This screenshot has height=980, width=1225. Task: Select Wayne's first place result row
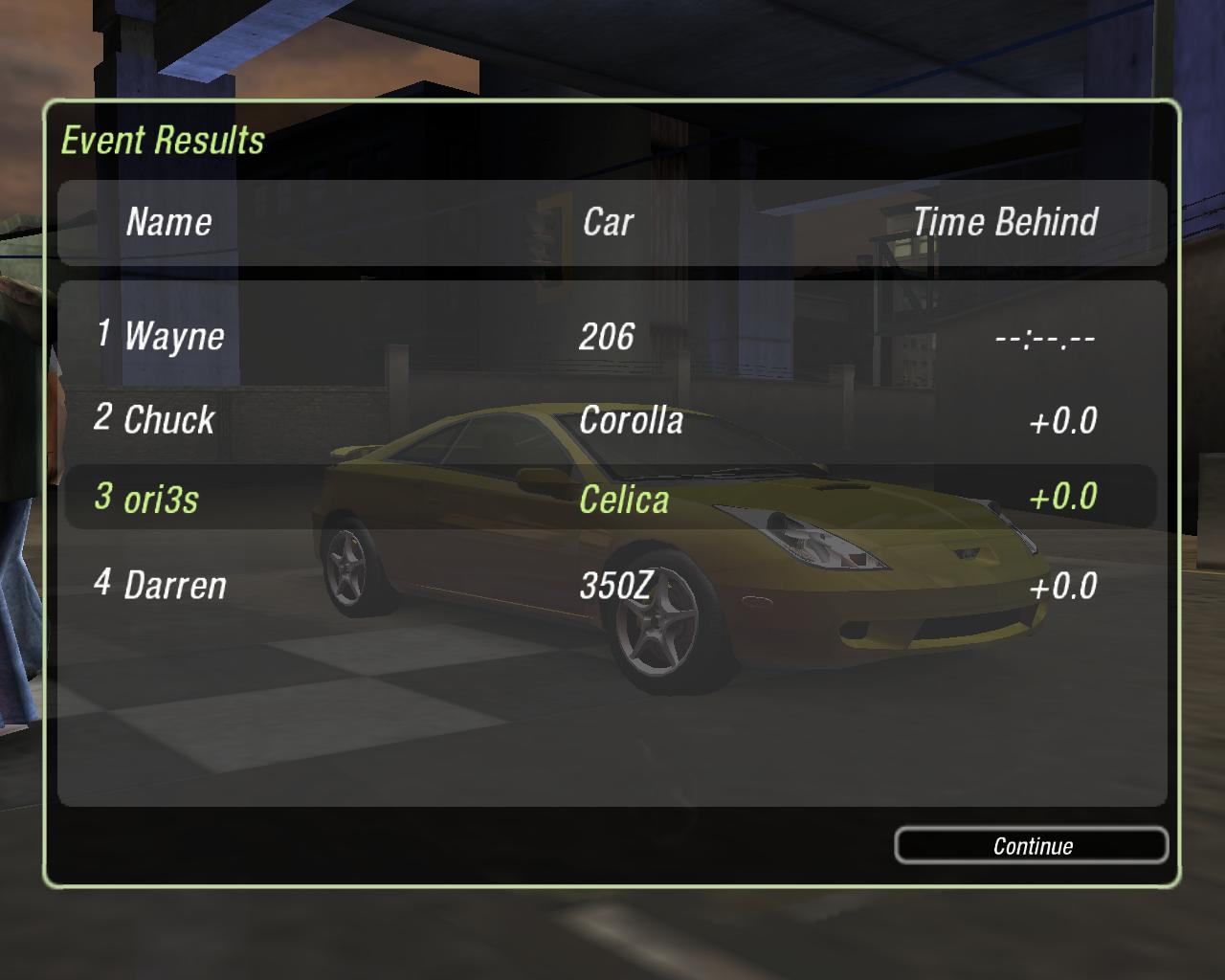611,336
